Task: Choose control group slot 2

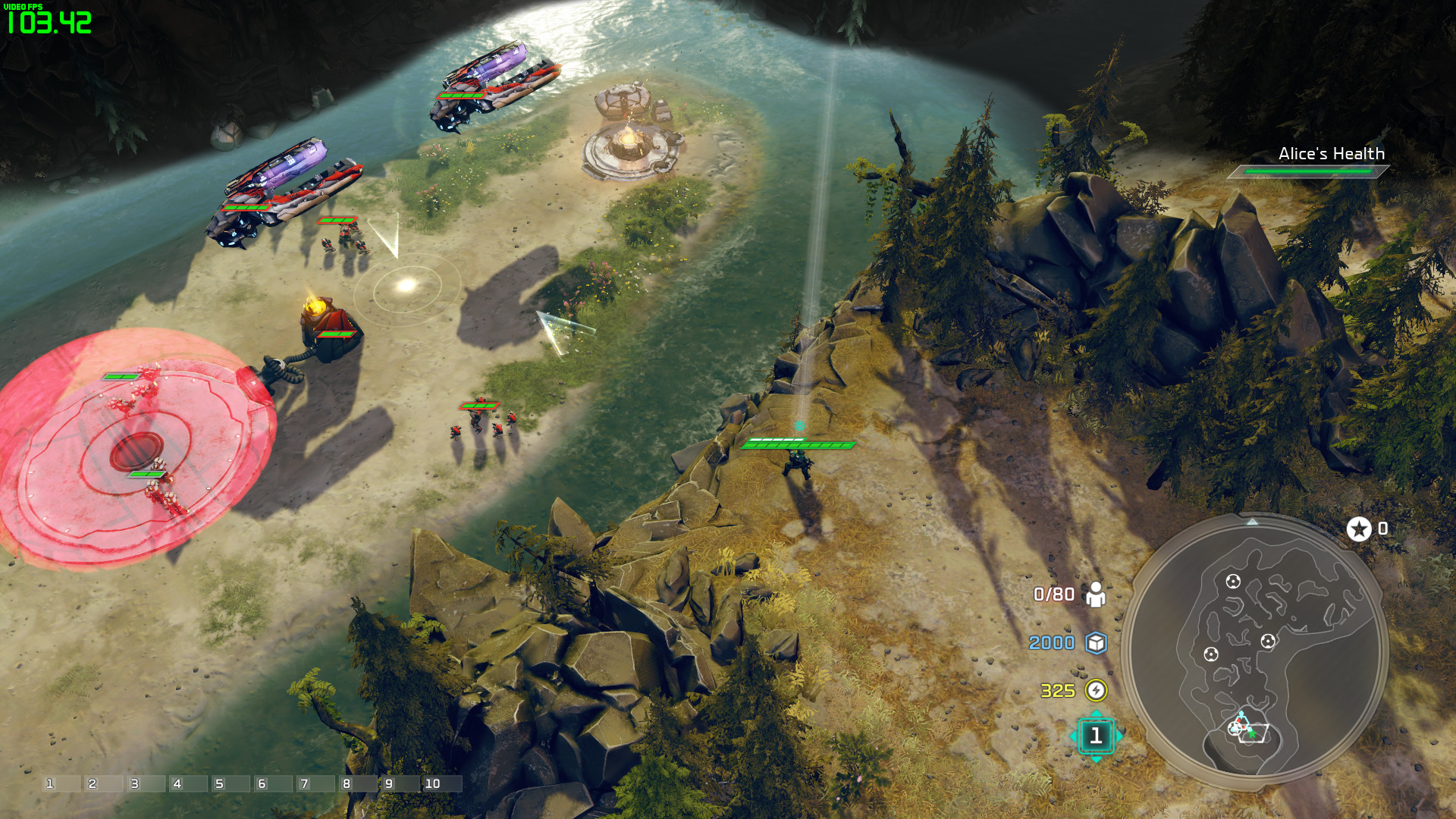Action: click(x=103, y=783)
